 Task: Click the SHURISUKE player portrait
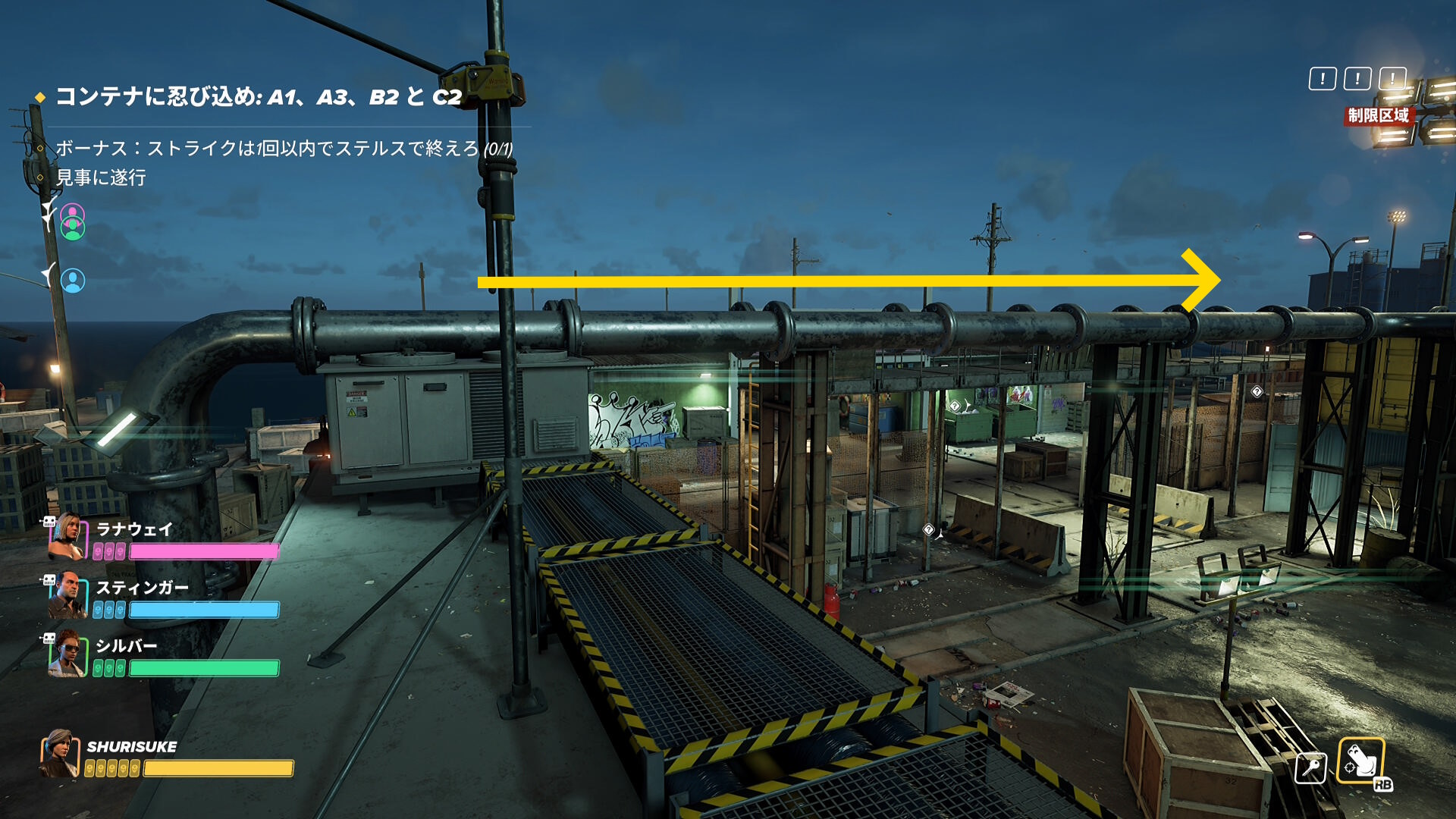tap(60, 754)
